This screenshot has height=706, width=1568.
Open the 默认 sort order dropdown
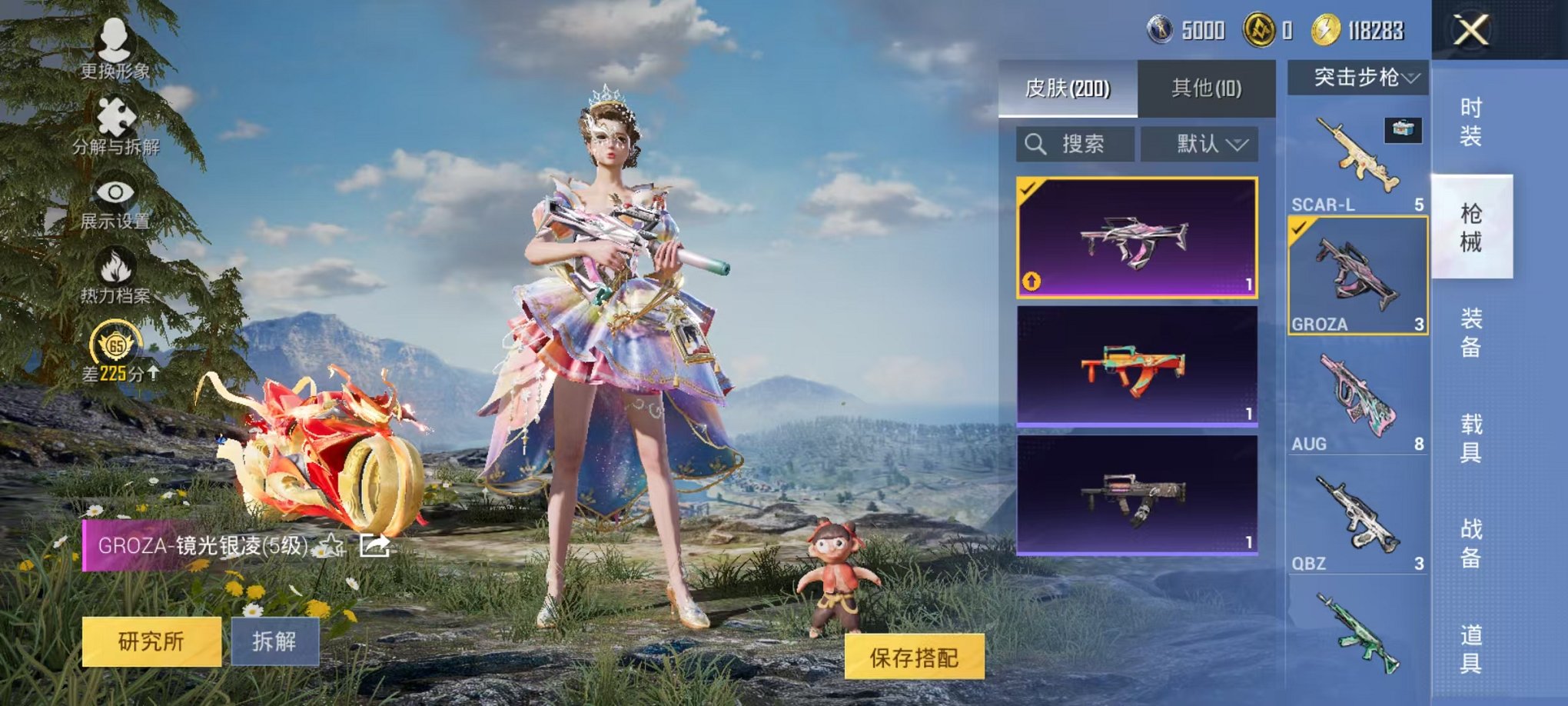1211,143
